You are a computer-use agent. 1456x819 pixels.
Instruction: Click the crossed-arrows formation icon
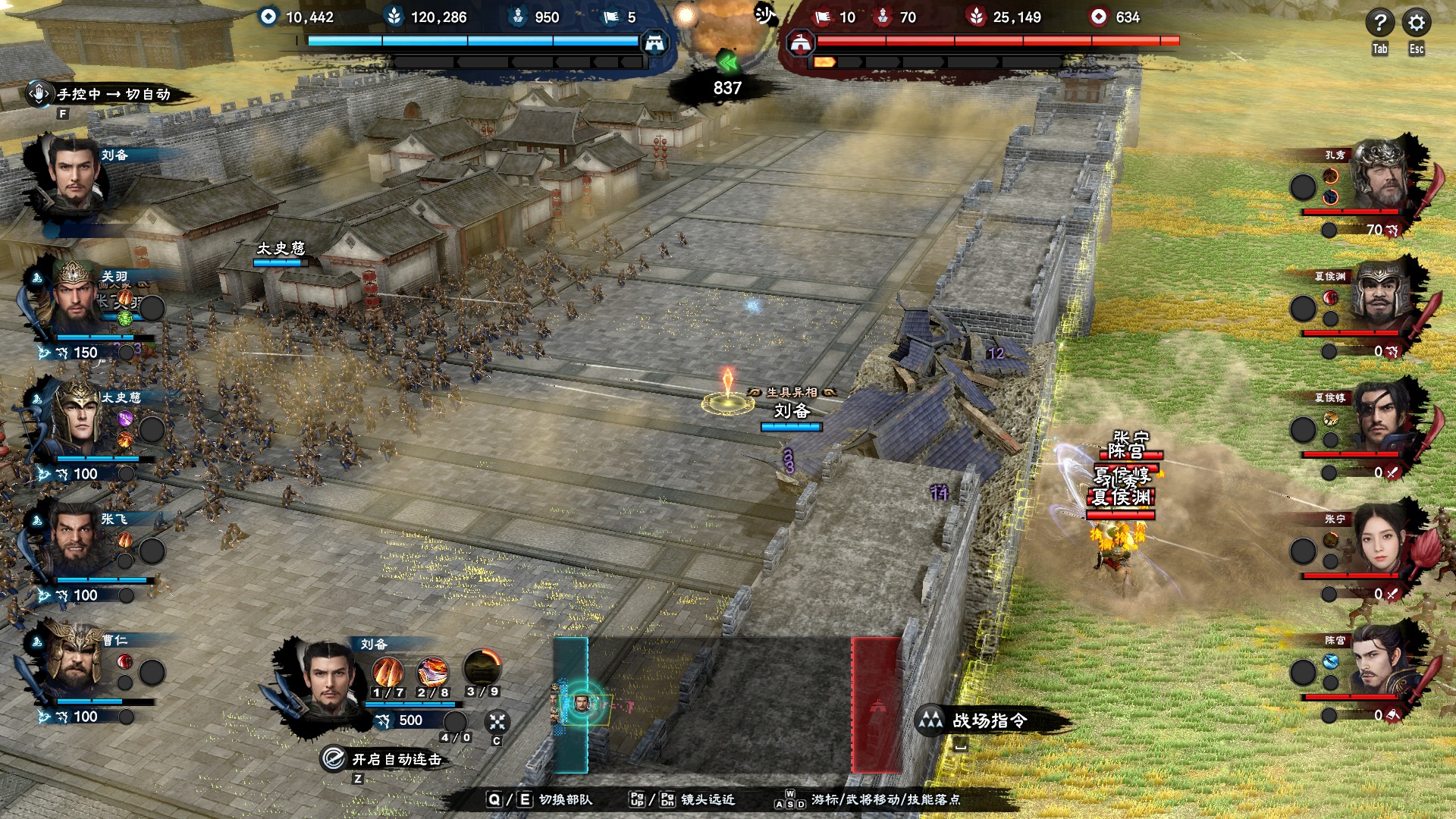(x=497, y=721)
